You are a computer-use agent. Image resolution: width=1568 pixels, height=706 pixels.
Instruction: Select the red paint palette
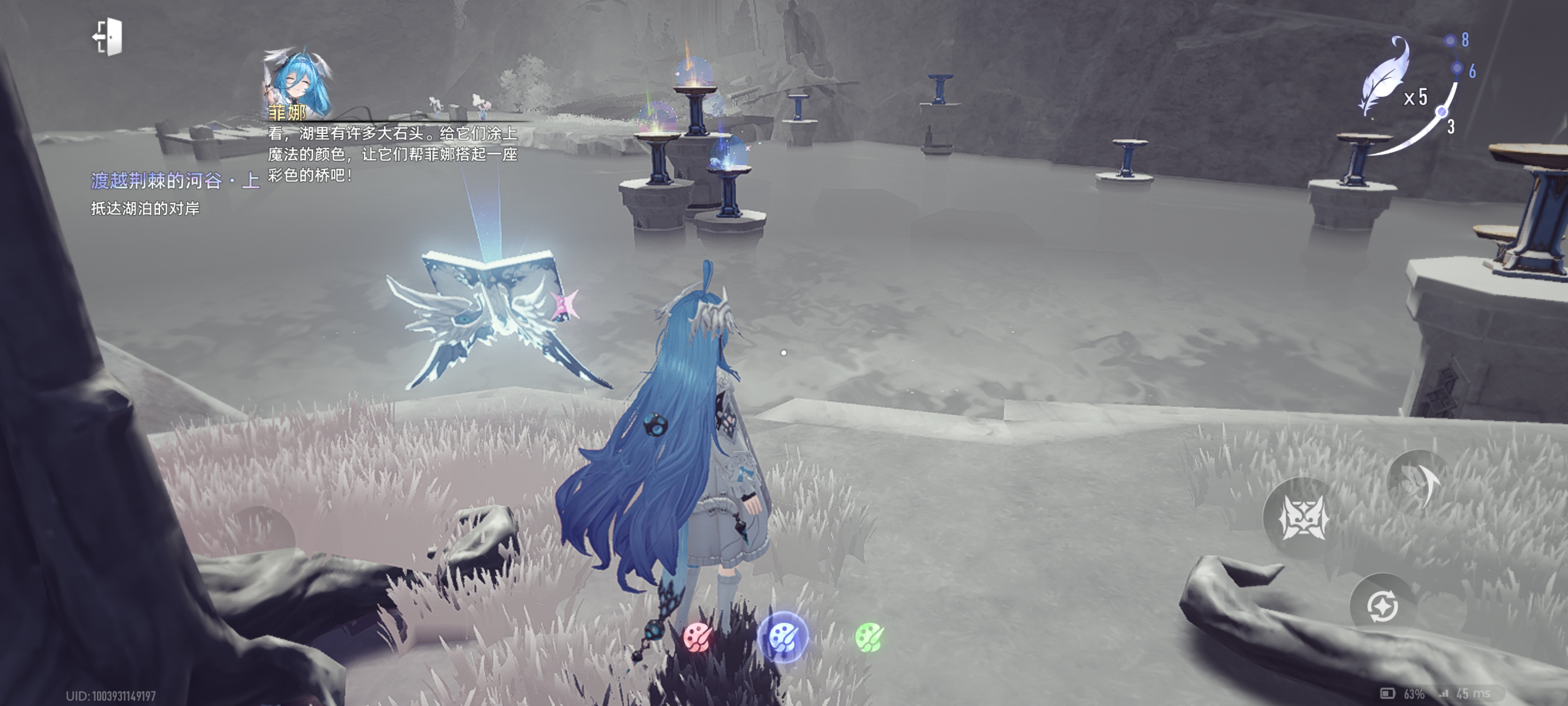pyautogui.click(x=697, y=637)
